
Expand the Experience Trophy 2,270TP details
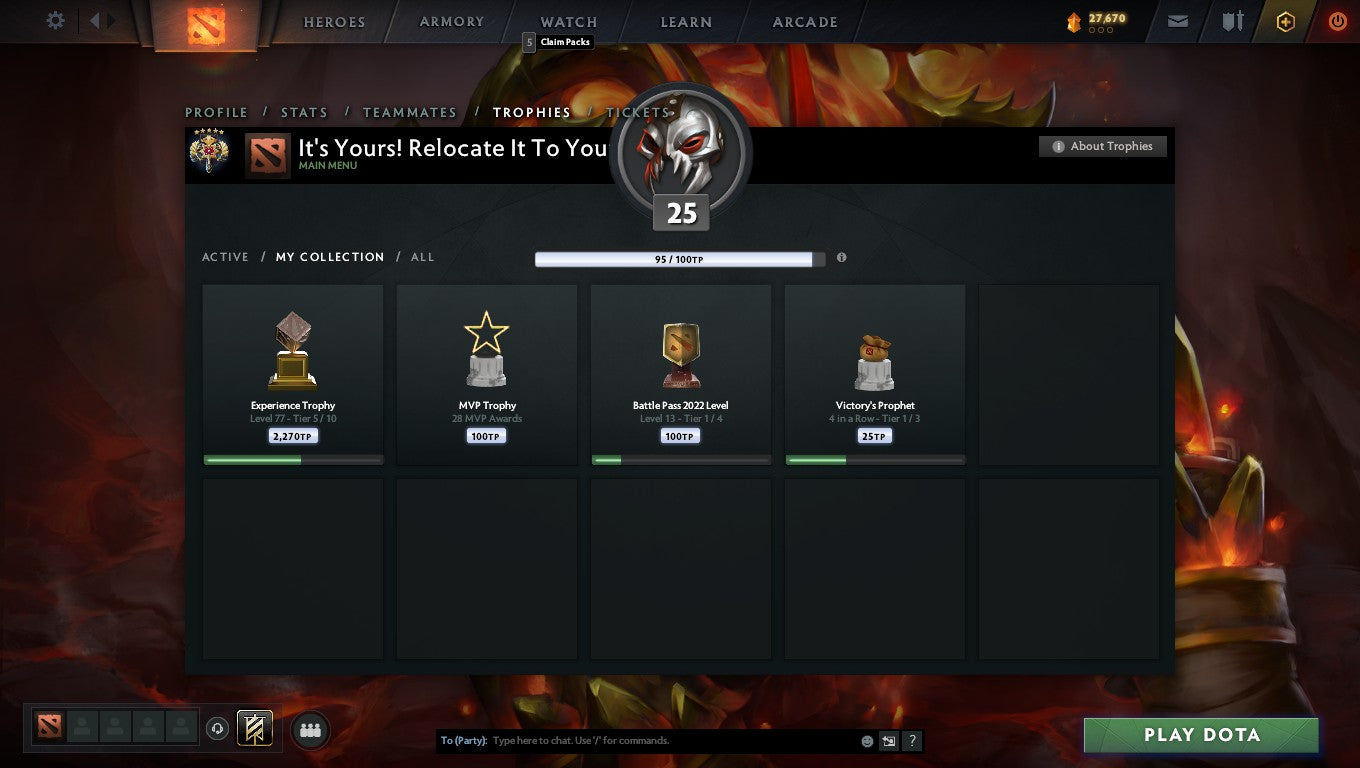tap(292, 435)
